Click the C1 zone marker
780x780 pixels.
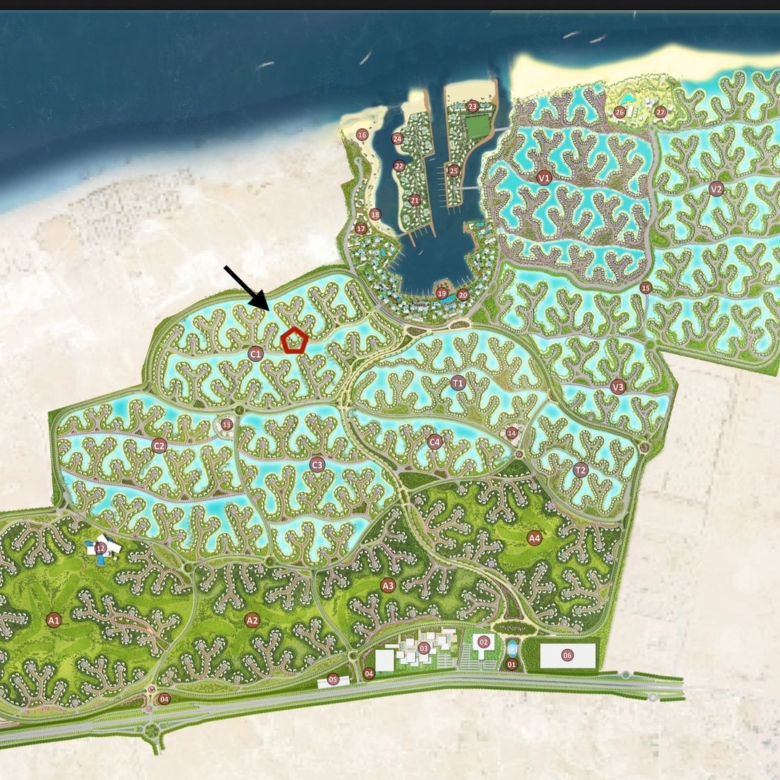click(x=256, y=353)
